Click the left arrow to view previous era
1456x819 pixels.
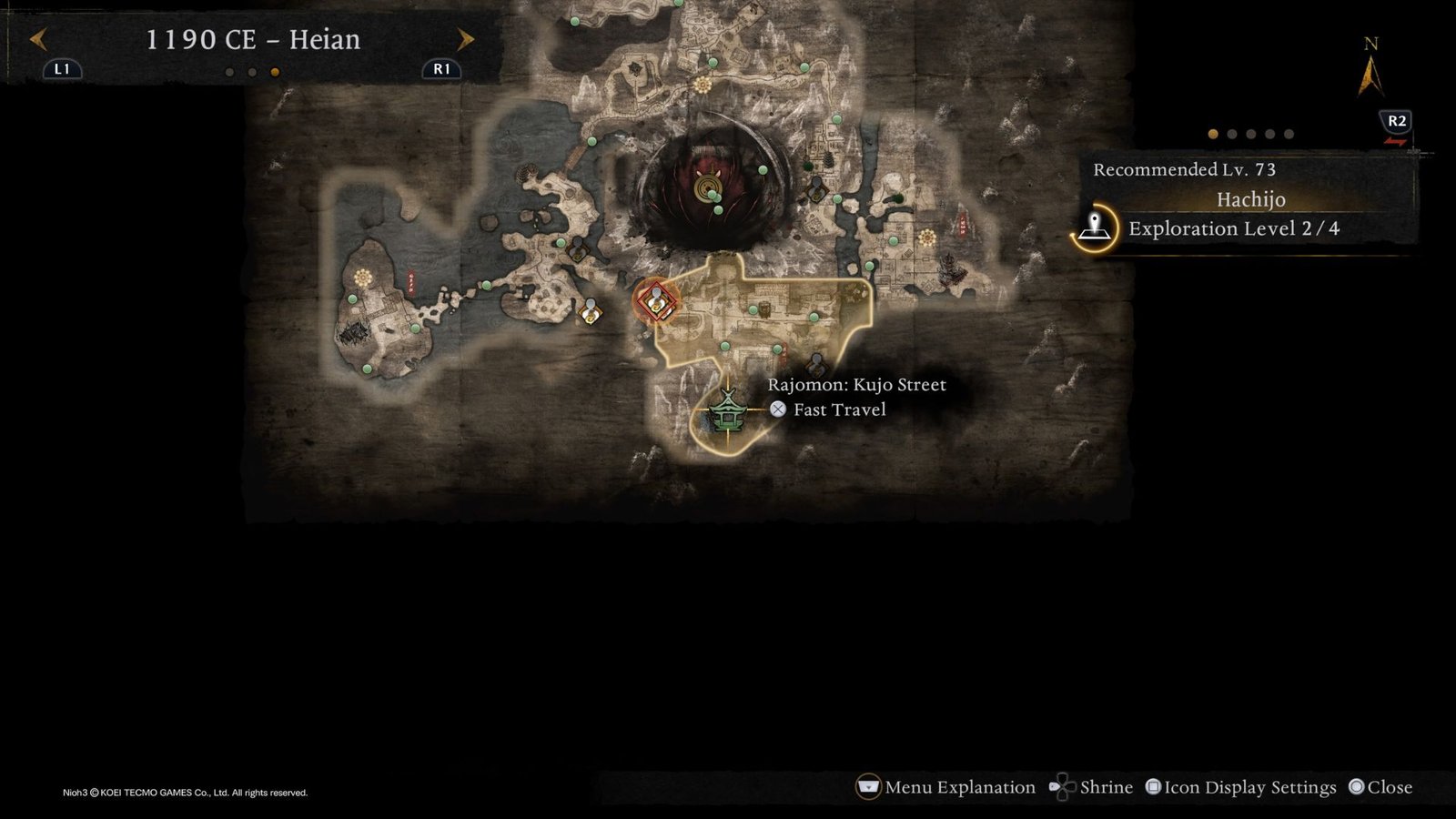pyautogui.click(x=38, y=40)
